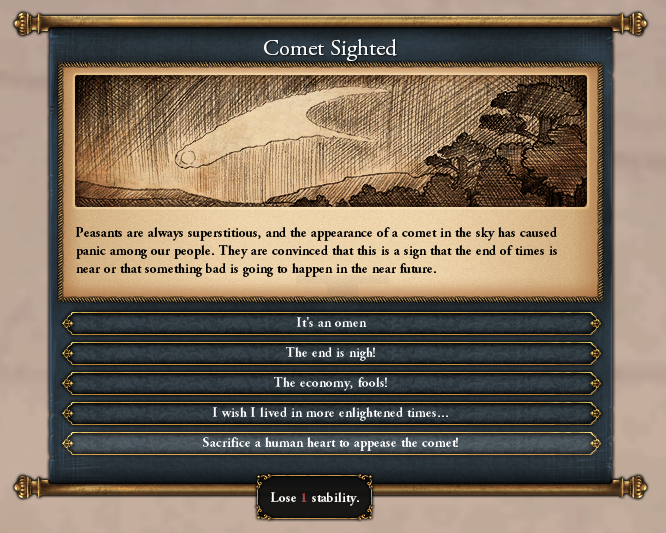666x533 pixels.
Task: Select "Sacrifice a human heart to appease the comet!"
Action: [331, 442]
